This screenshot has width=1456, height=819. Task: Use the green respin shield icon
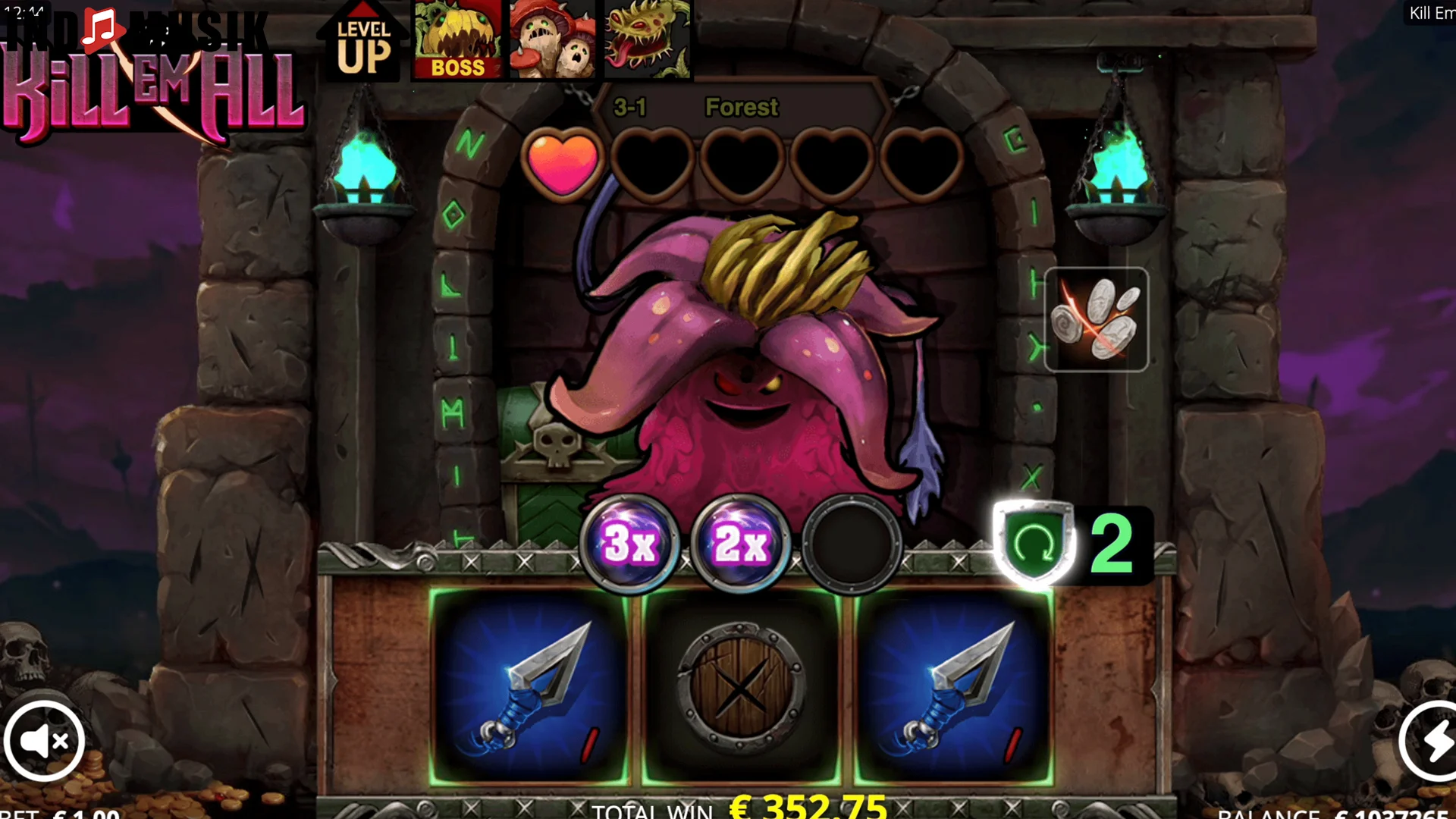(x=1034, y=543)
